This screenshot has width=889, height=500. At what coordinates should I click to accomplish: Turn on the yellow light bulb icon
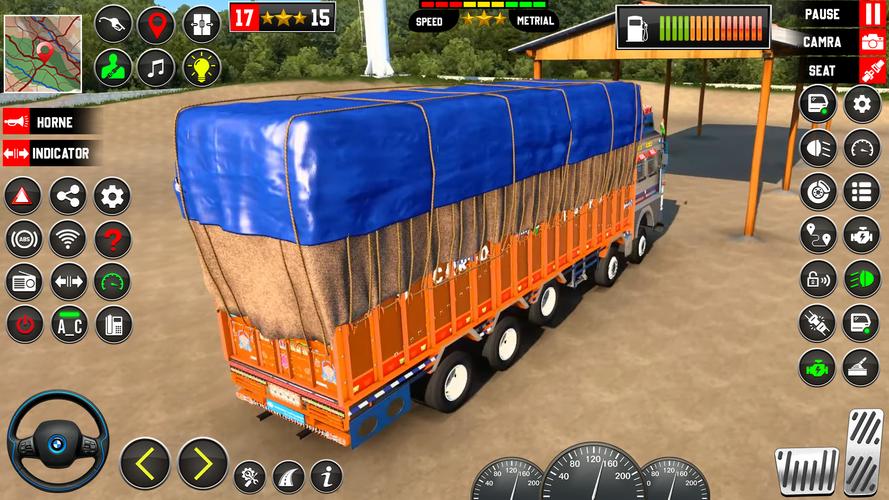pyautogui.click(x=201, y=68)
